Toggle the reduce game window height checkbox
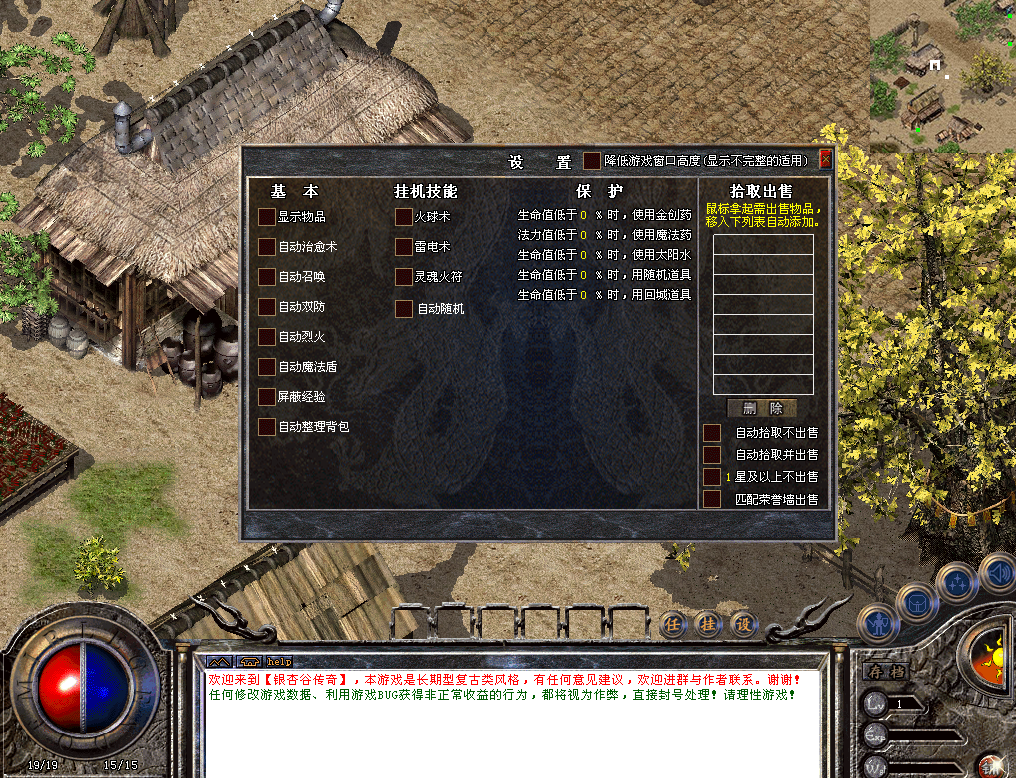The width and height of the screenshot is (1016, 778). [592, 160]
